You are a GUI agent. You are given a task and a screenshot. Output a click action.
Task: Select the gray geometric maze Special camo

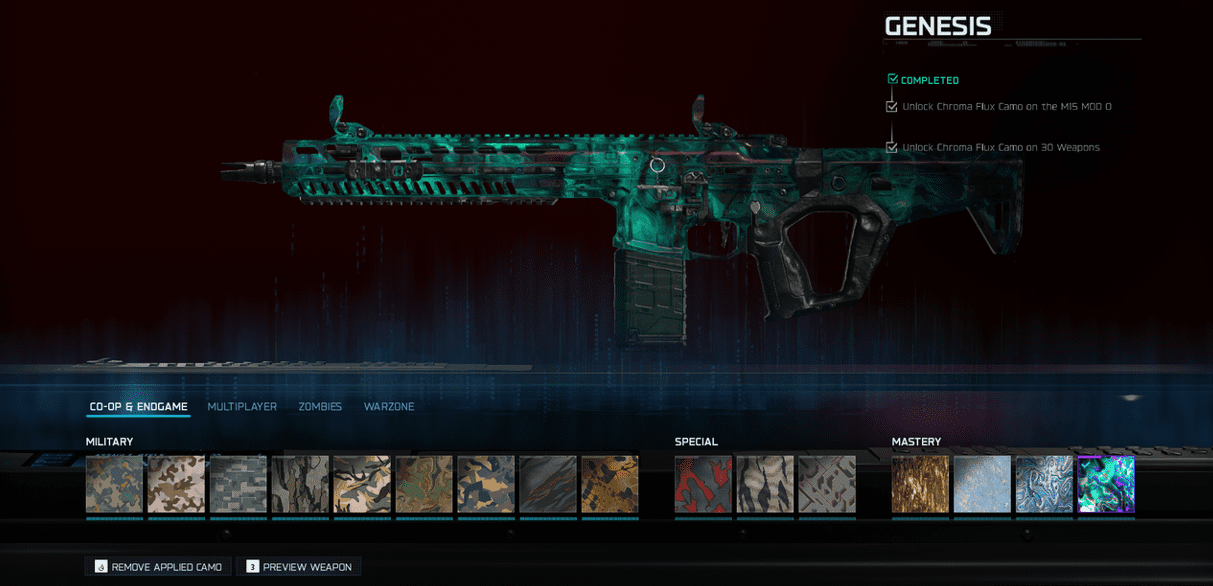pyautogui.click(x=827, y=485)
